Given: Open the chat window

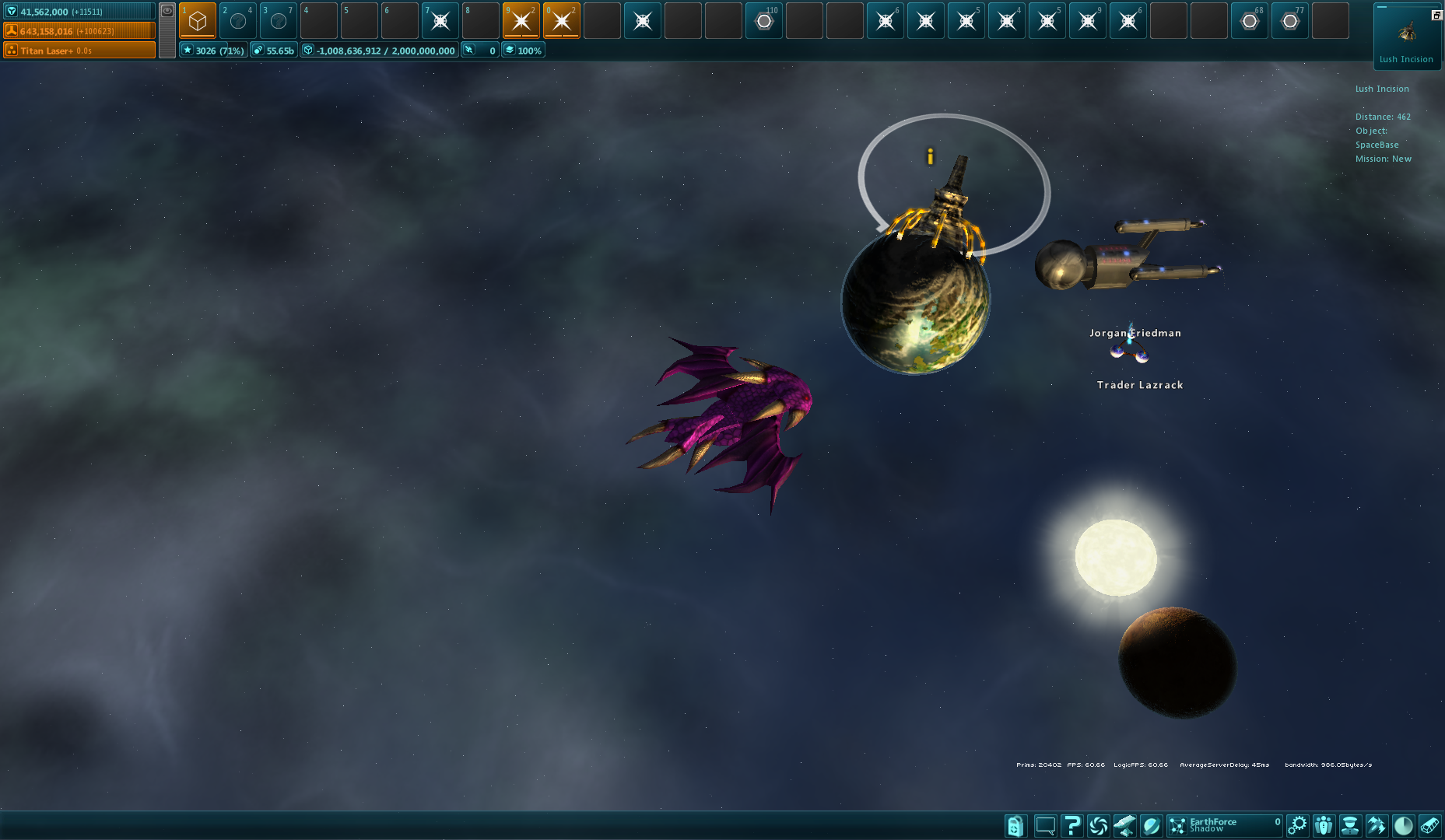Looking at the screenshot, I should point(1045,825).
